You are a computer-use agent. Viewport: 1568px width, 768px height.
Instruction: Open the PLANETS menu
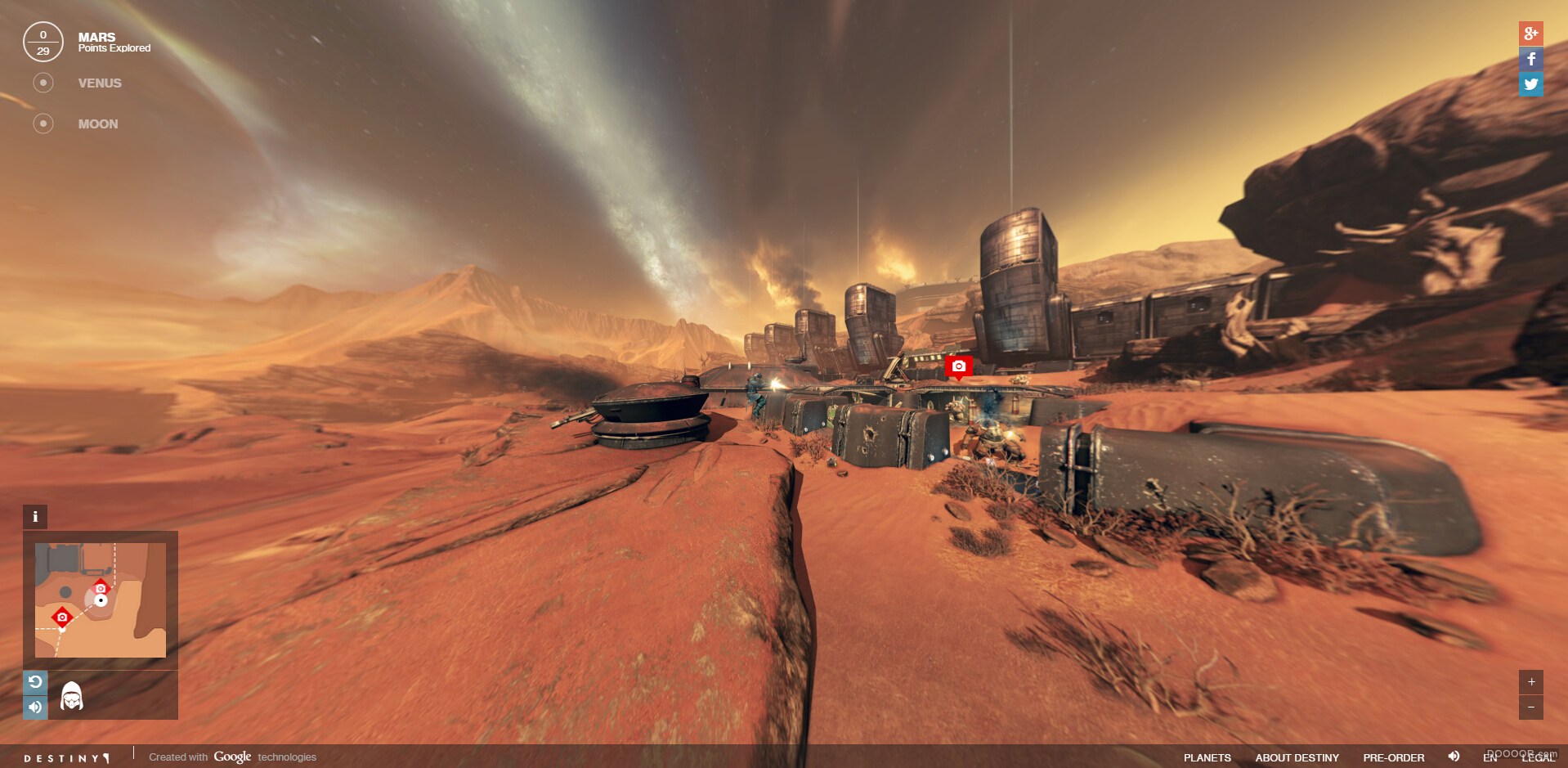[1207, 757]
